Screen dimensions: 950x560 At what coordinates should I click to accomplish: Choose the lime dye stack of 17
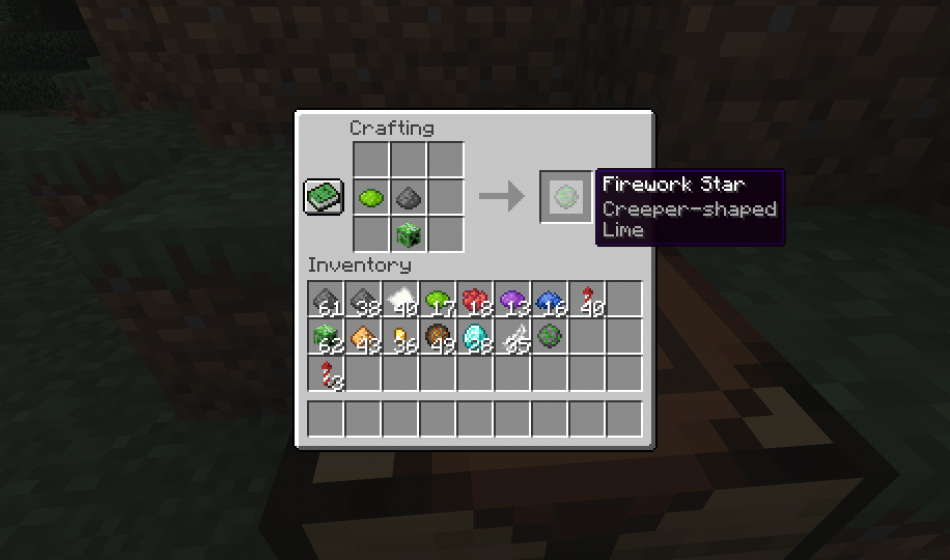coord(437,300)
